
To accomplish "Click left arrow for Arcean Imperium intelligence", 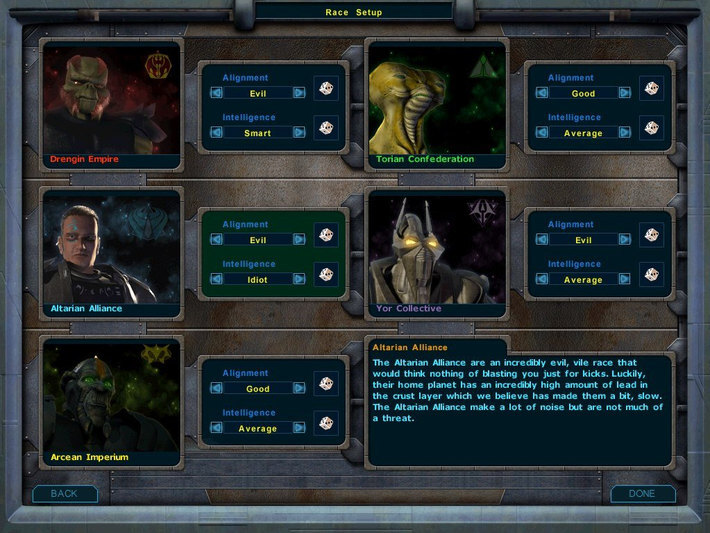I will pyautogui.click(x=216, y=428).
